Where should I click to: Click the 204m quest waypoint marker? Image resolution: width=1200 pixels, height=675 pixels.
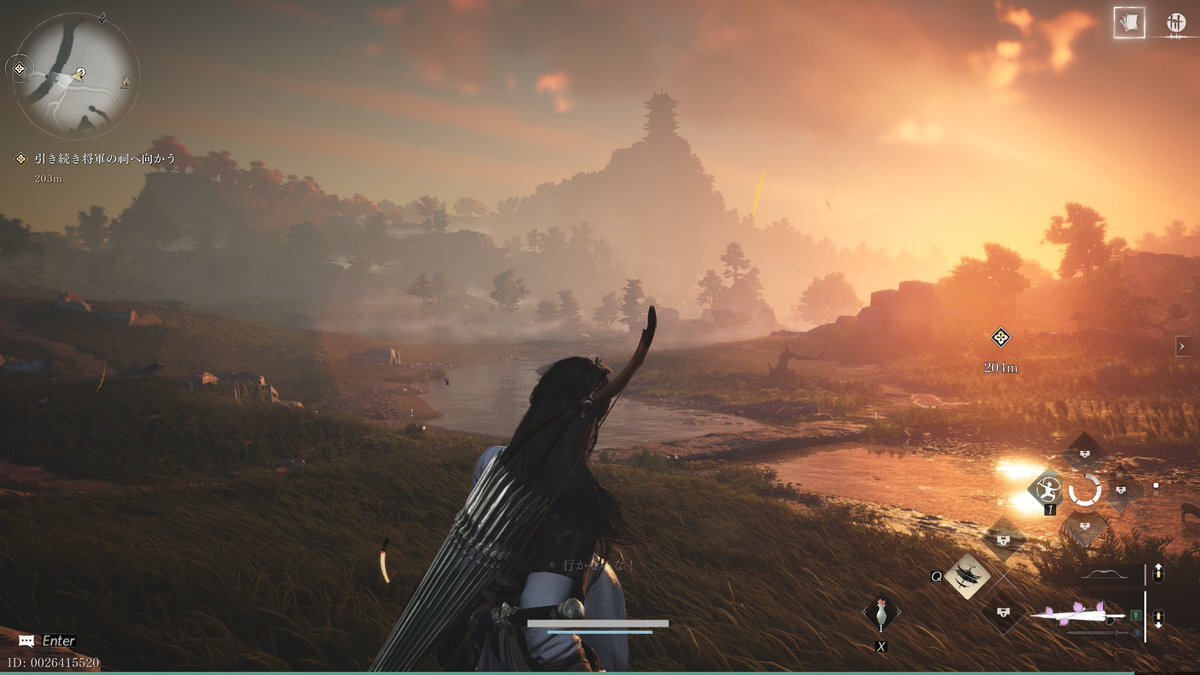point(1000,338)
